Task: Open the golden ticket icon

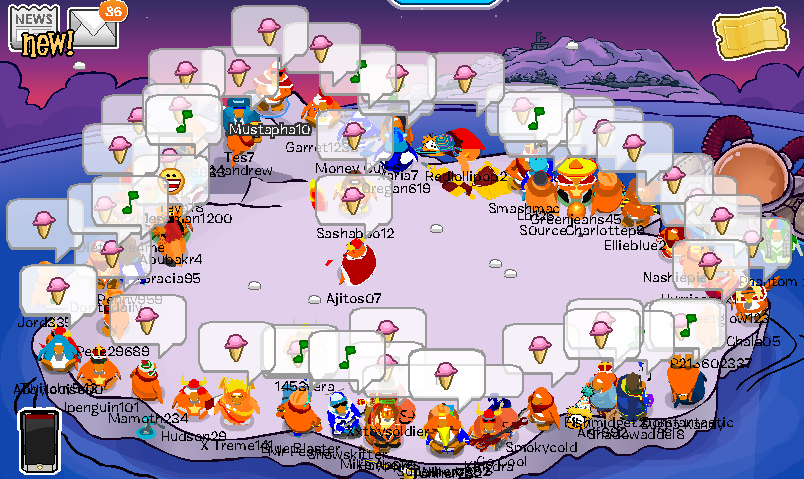Action: [747, 38]
